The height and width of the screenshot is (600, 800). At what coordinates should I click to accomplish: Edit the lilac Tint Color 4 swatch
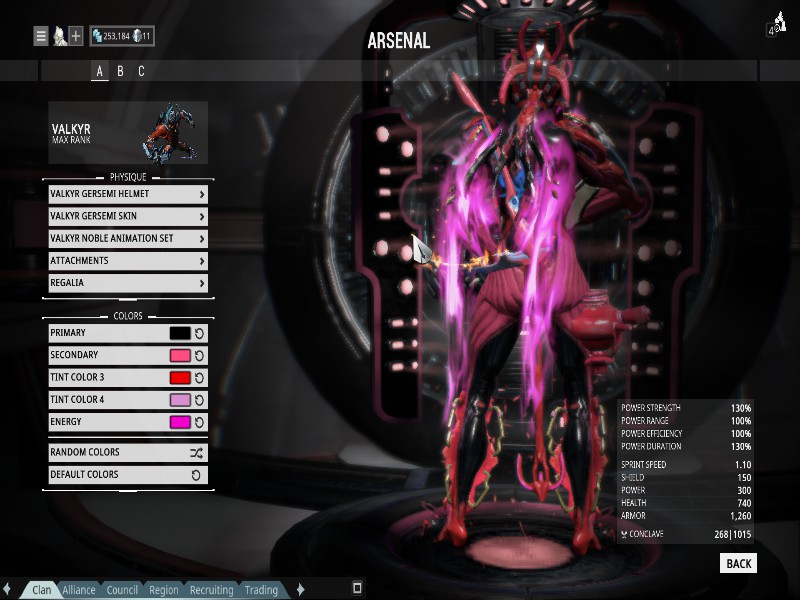coord(180,400)
